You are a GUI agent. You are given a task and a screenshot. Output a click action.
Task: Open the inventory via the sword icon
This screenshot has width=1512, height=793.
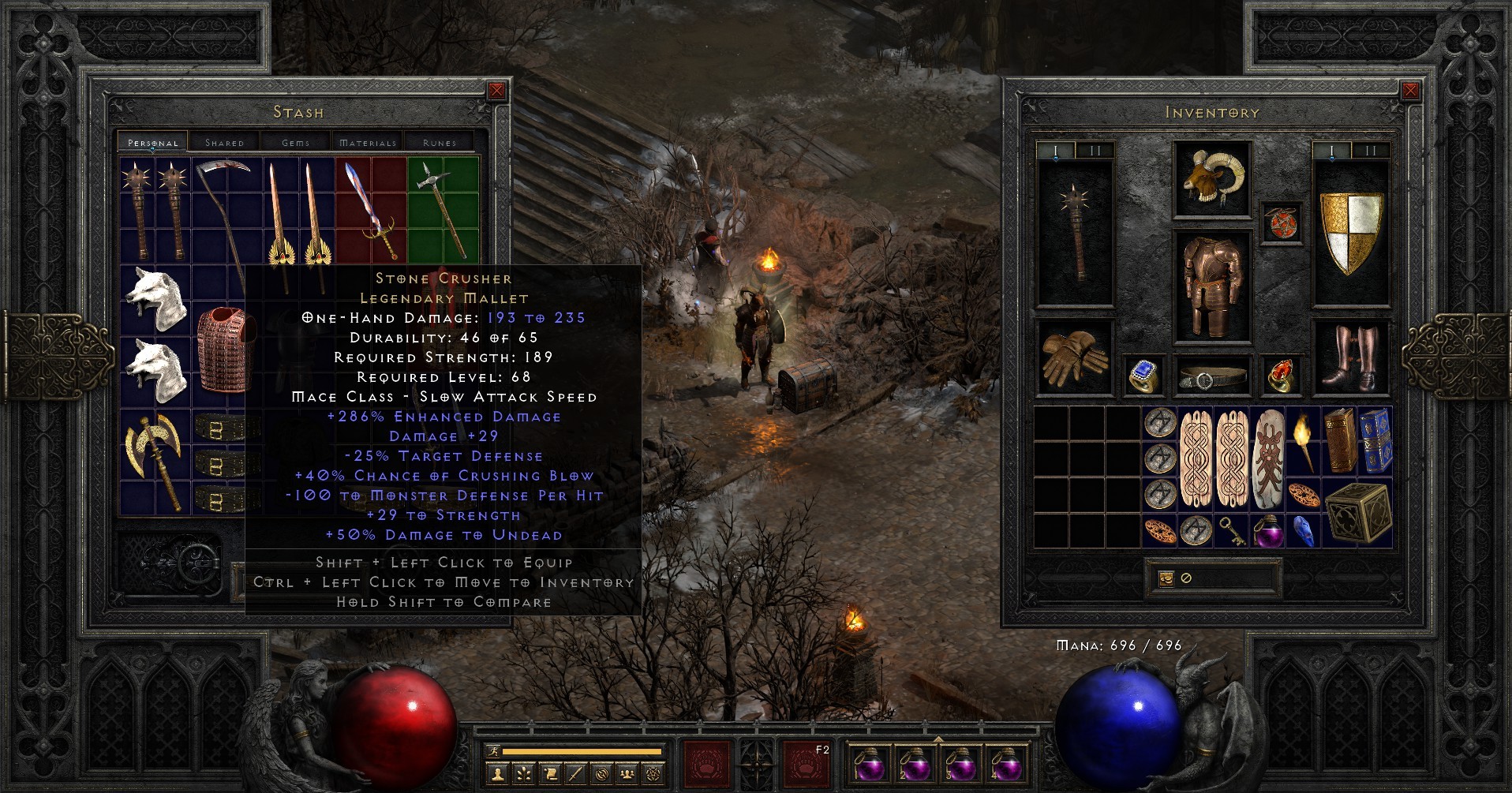click(x=575, y=775)
